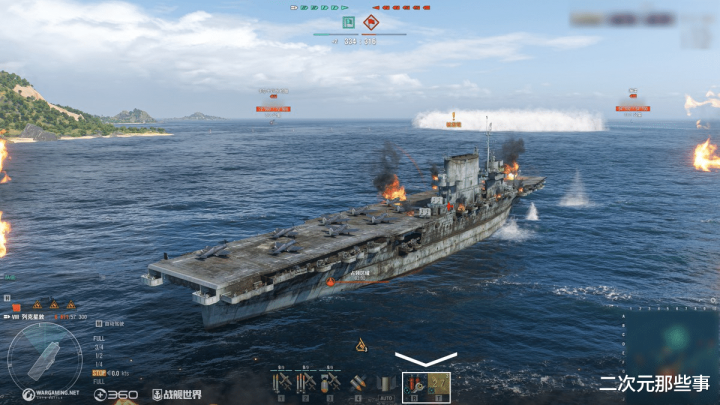Click the red enemy flag base icon
Viewport: 720px width, 405px height.
pyautogui.click(x=371, y=22)
